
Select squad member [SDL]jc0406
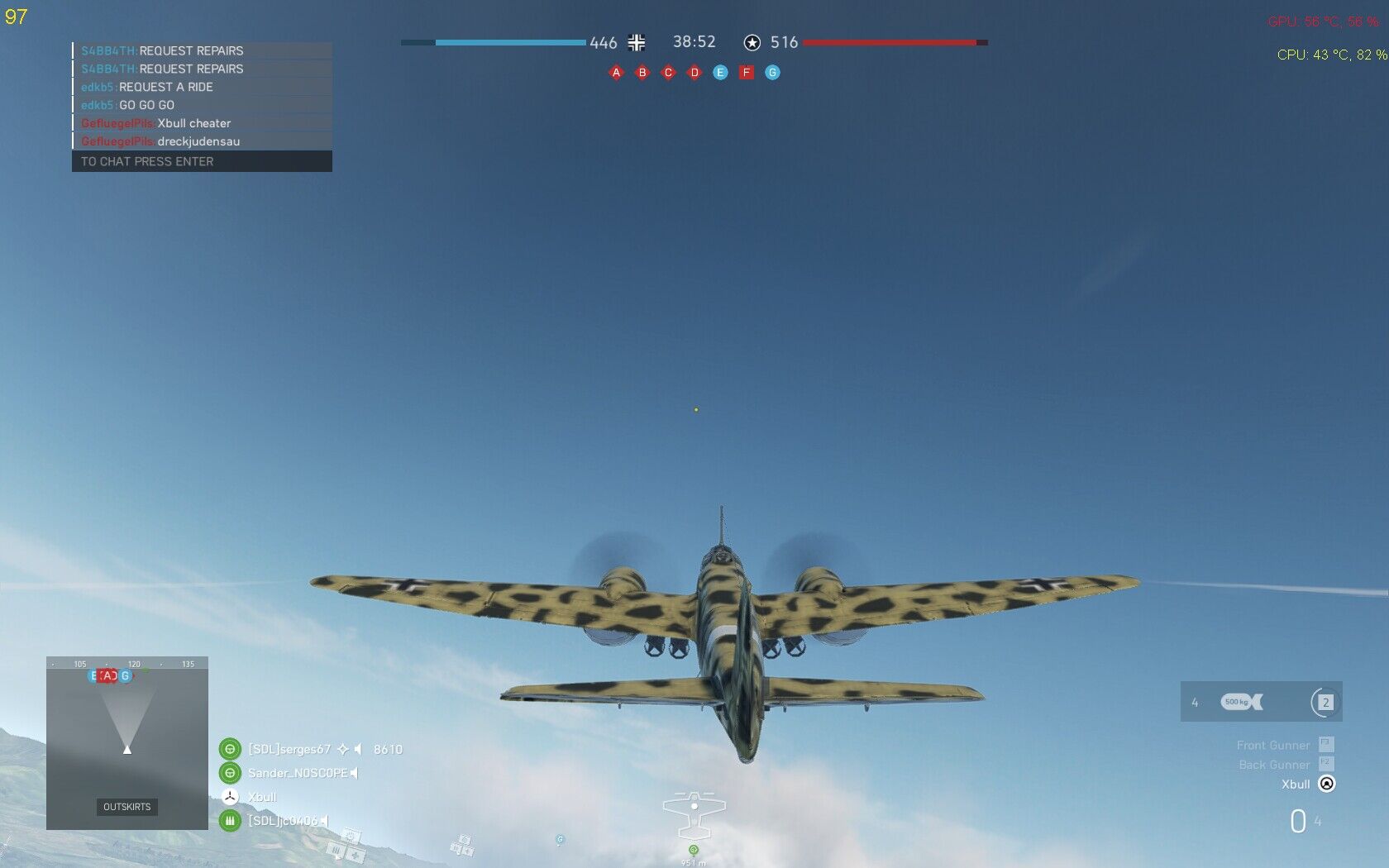282,821
